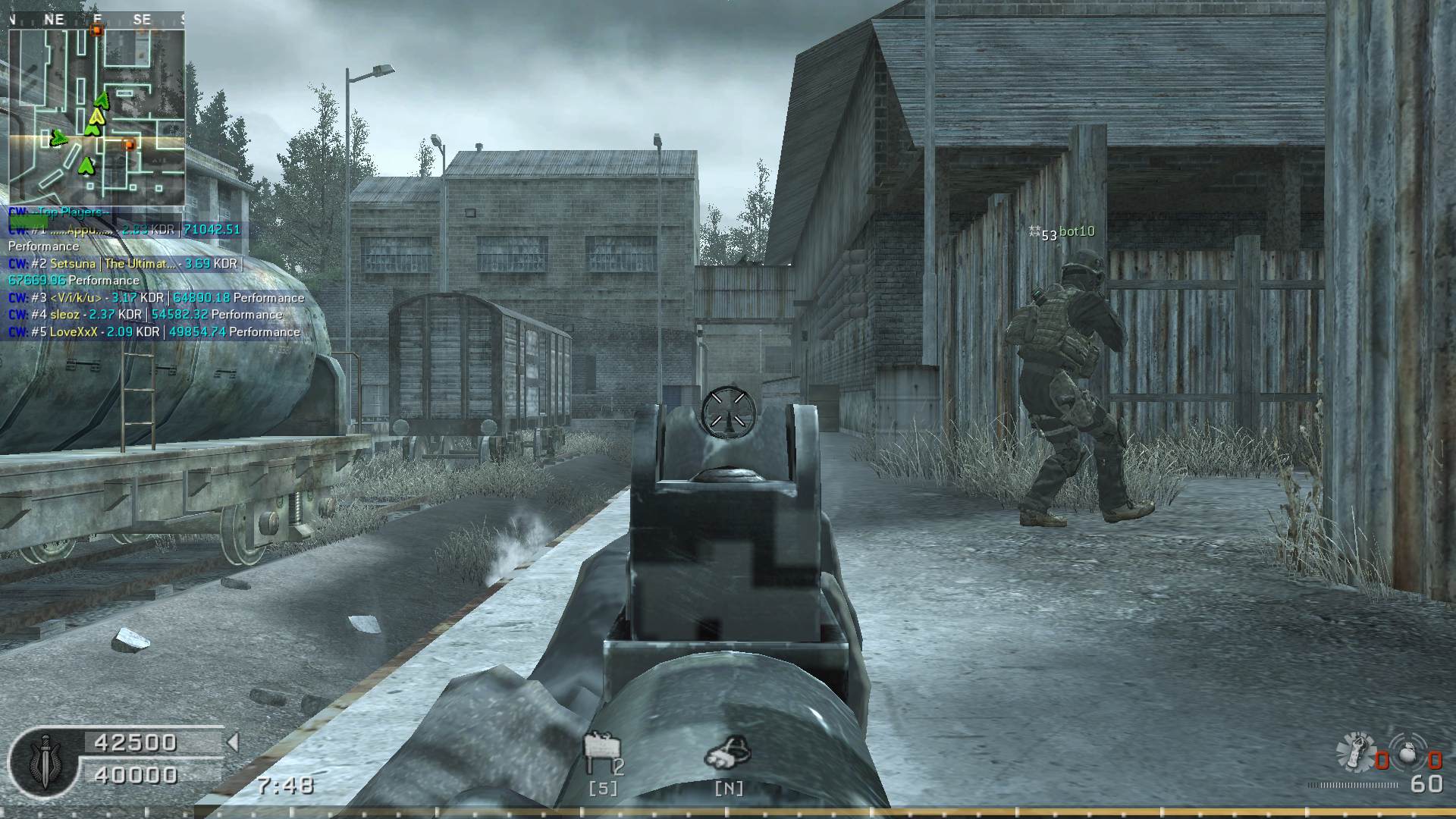Click the #4 sleoz top player row
This screenshot has width=1456, height=819.
coord(146,315)
